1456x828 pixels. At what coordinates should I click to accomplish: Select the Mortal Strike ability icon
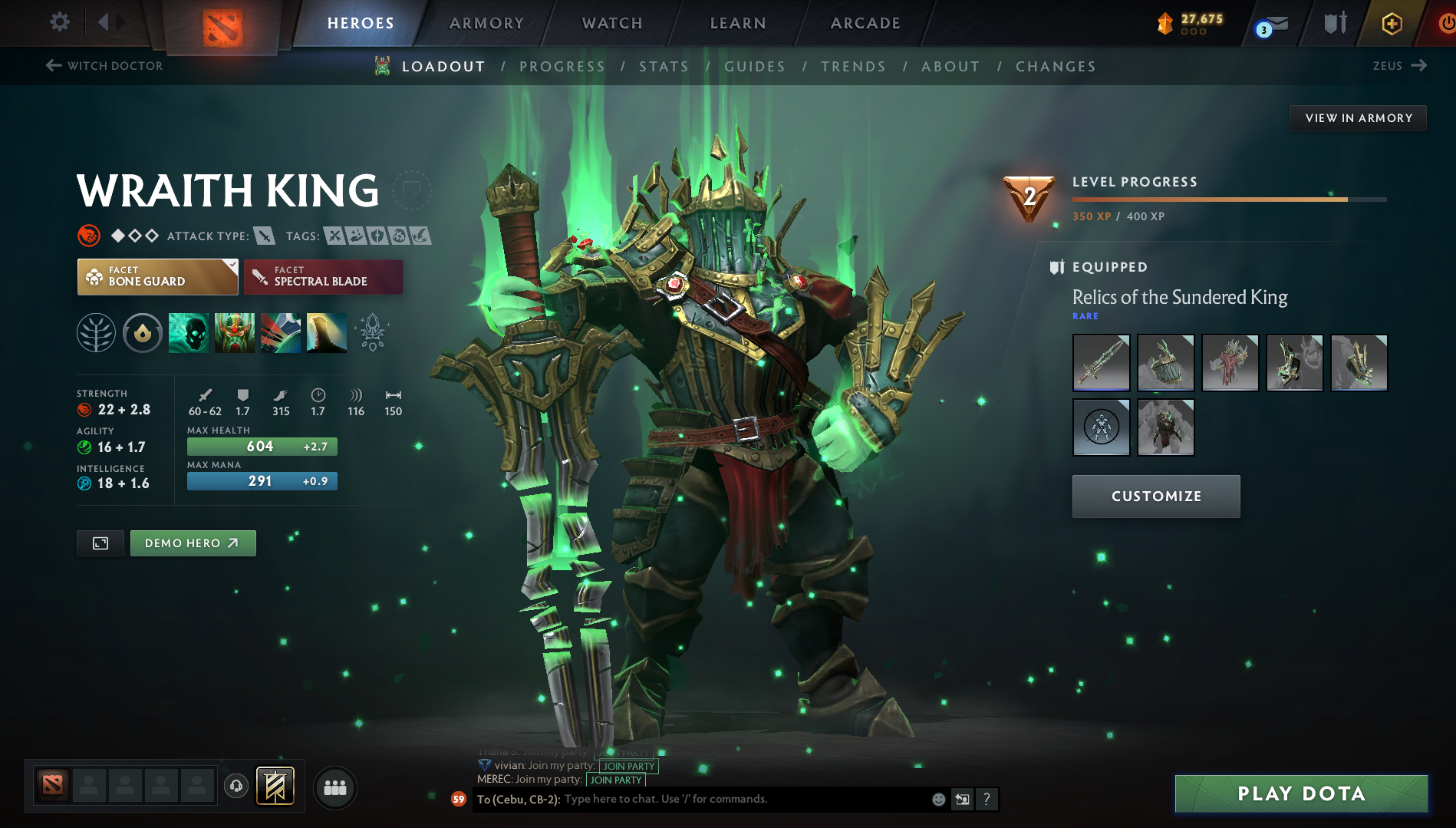click(x=280, y=332)
